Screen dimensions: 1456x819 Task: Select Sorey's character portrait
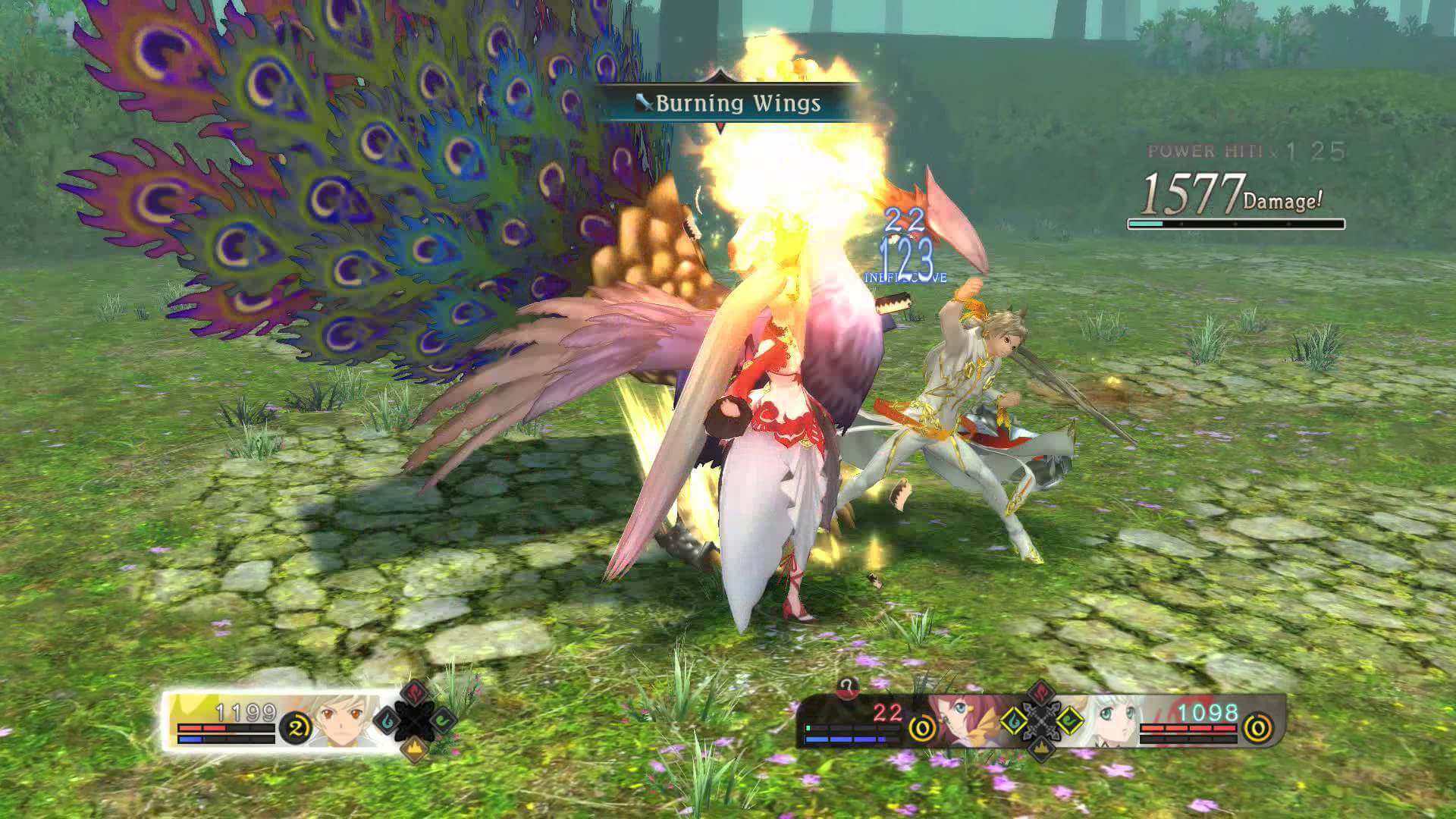click(343, 720)
